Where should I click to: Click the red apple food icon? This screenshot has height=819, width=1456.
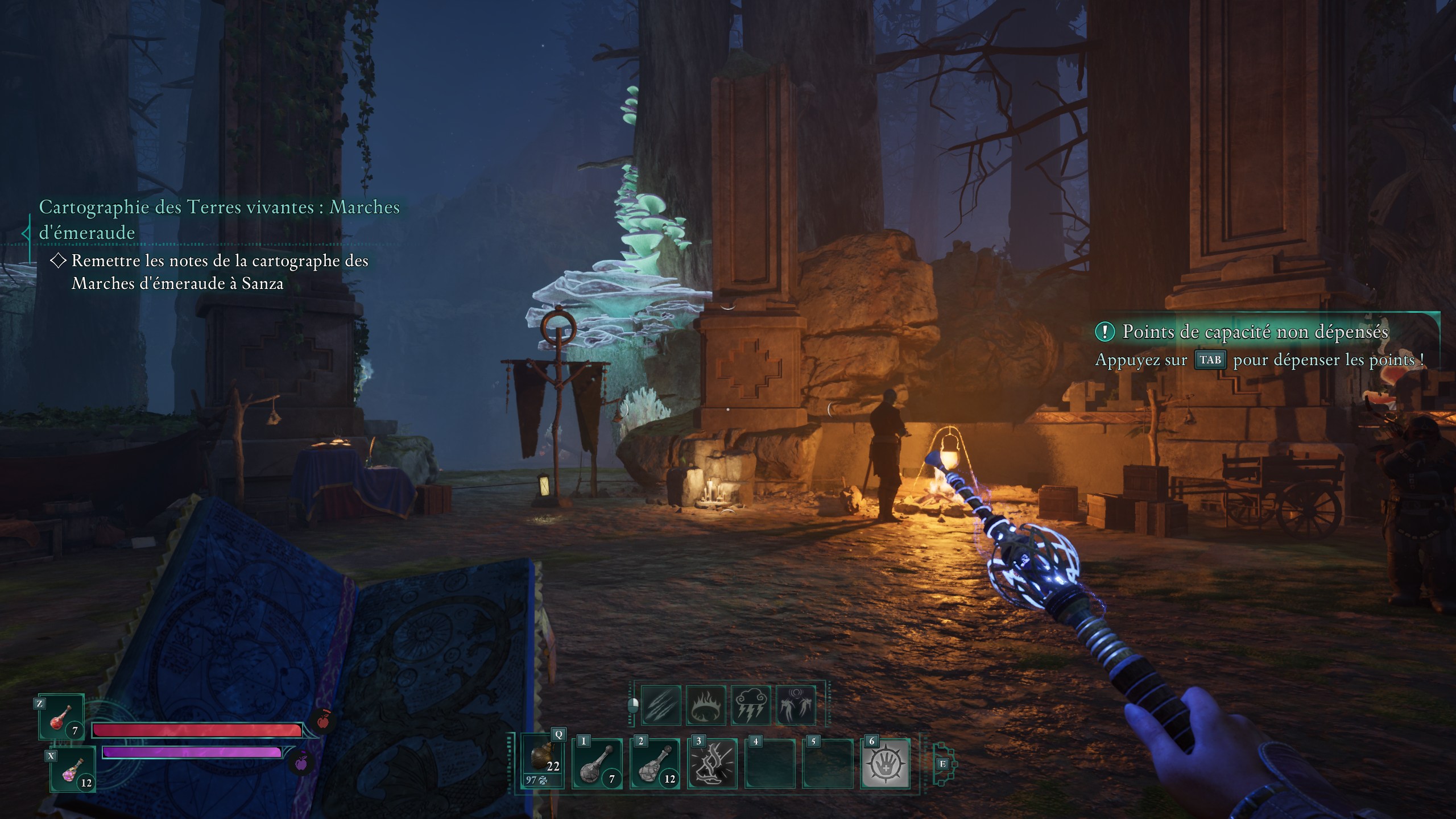click(322, 721)
